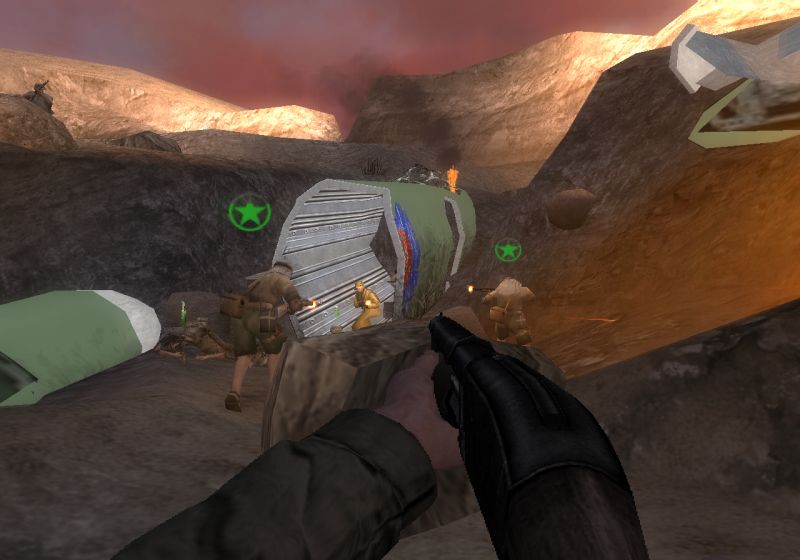Click the larger green star ally marker

point(249,213)
